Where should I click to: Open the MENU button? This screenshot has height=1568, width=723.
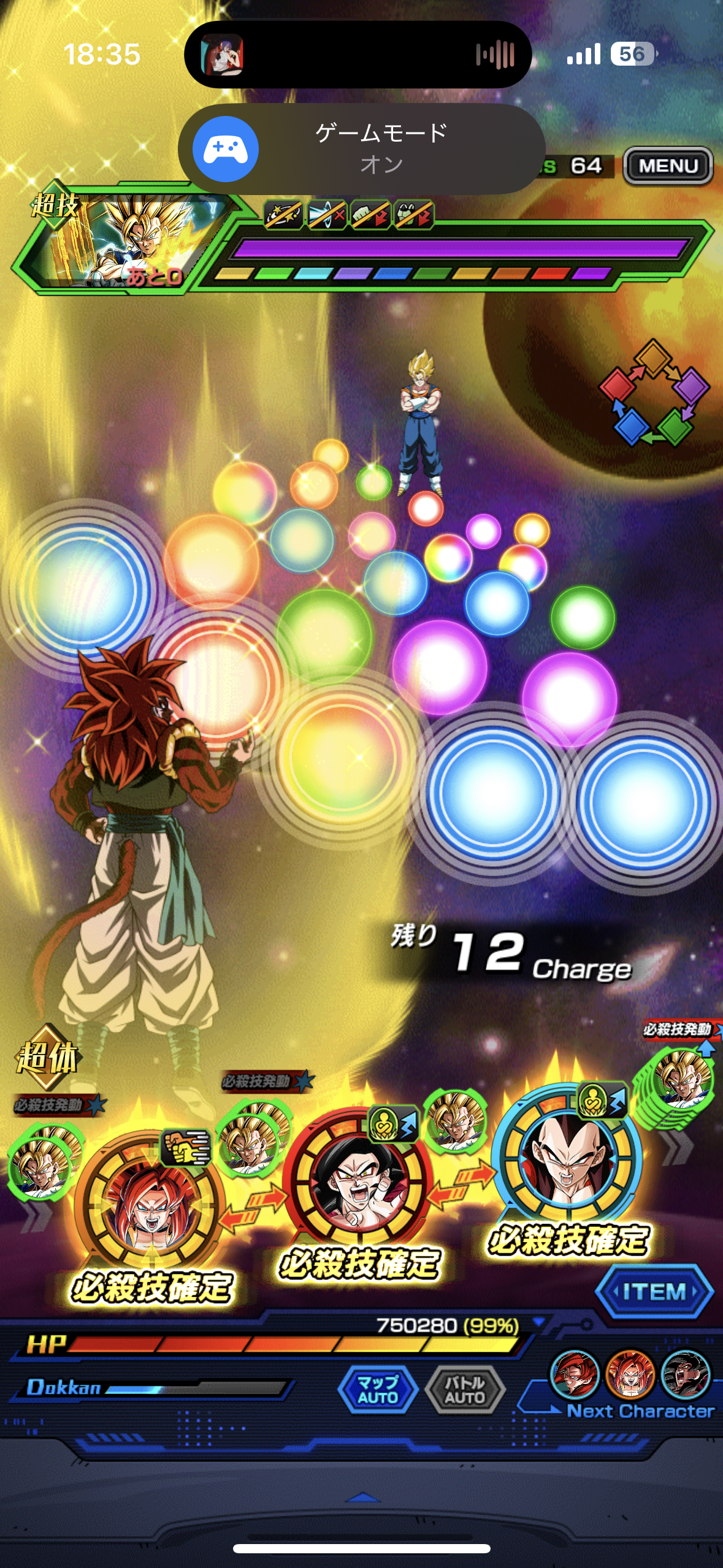[x=668, y=166]
